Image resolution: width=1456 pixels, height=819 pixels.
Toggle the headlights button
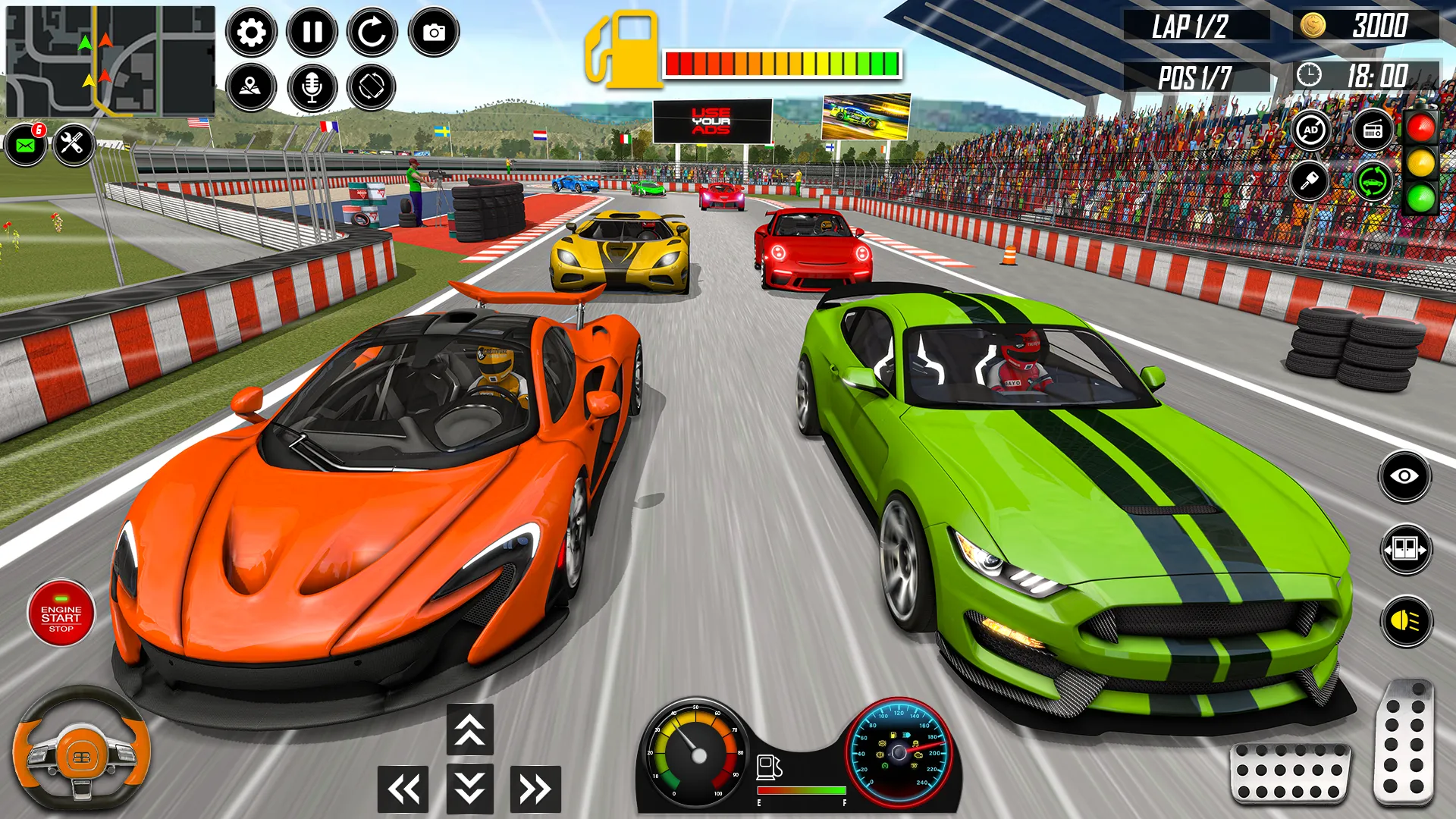[x=1407, y=622]
